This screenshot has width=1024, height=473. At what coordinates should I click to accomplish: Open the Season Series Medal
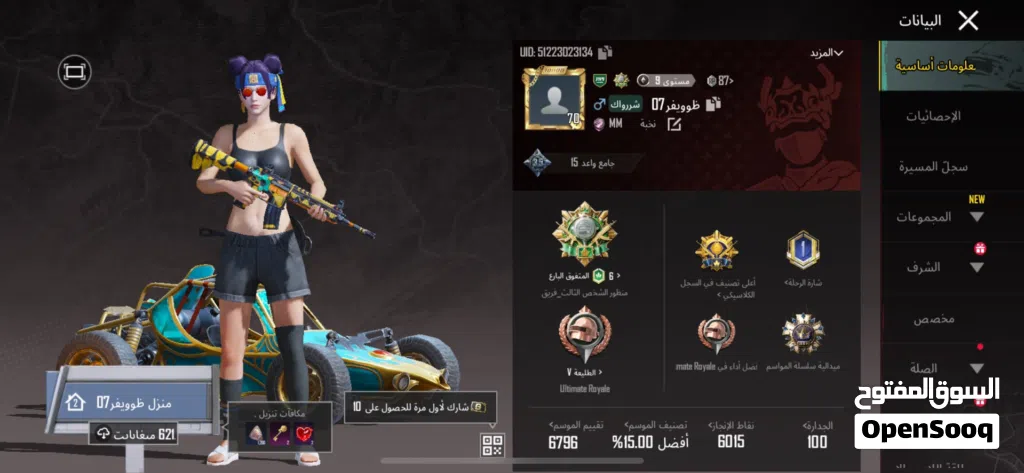pos(803,335)
